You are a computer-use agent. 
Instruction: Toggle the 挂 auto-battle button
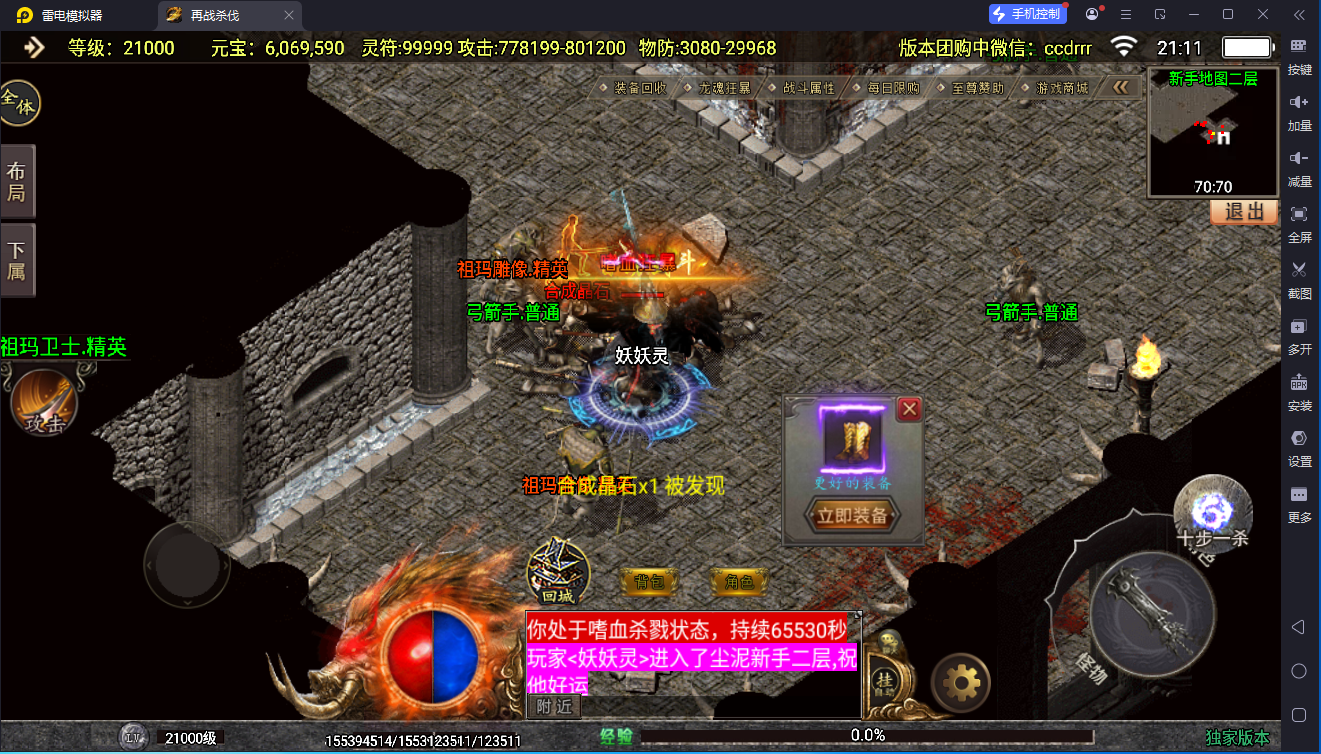pyautogui.click(x=885, y=679)
